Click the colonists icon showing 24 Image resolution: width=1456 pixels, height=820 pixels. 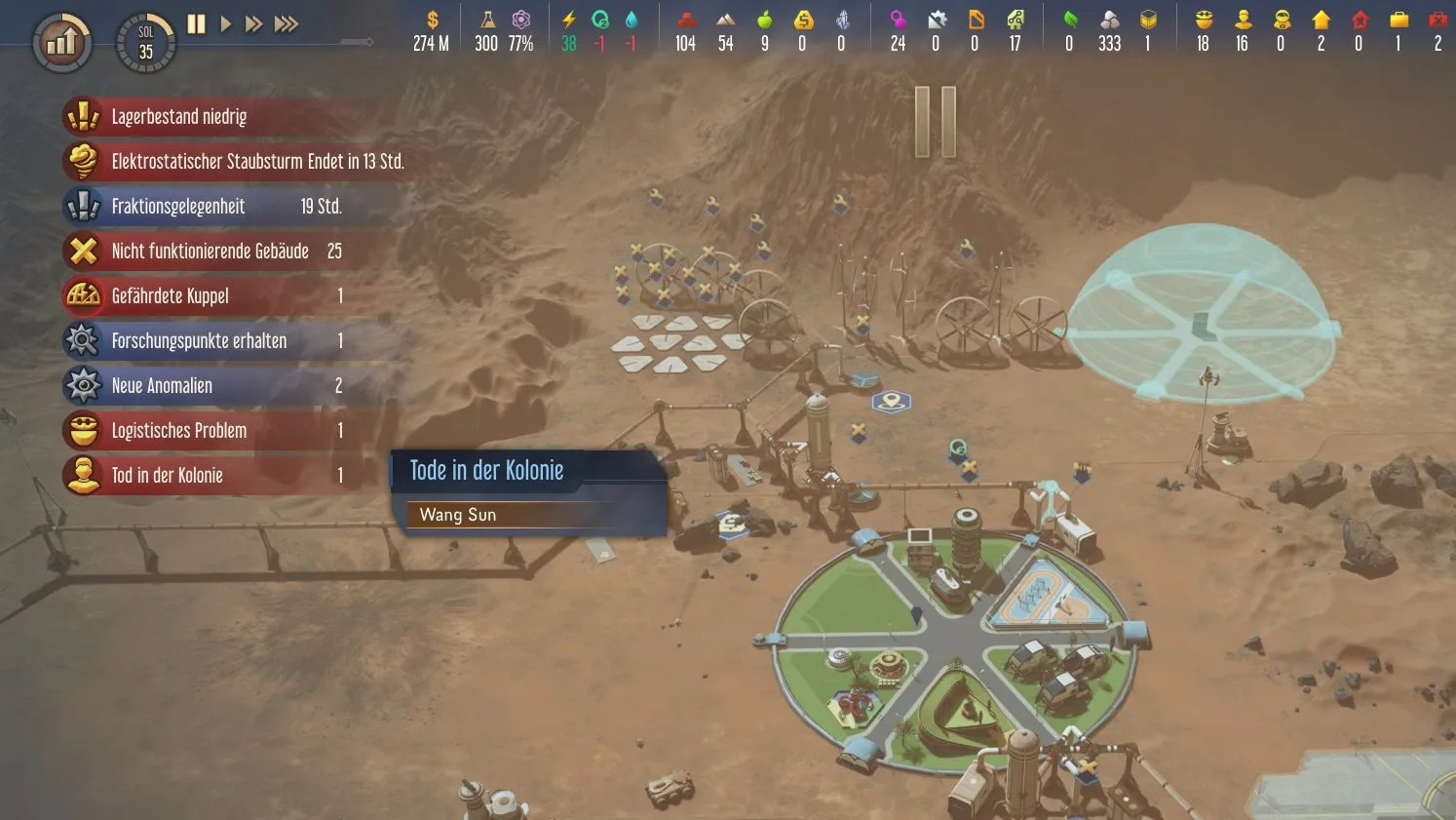tap(897, 29)
